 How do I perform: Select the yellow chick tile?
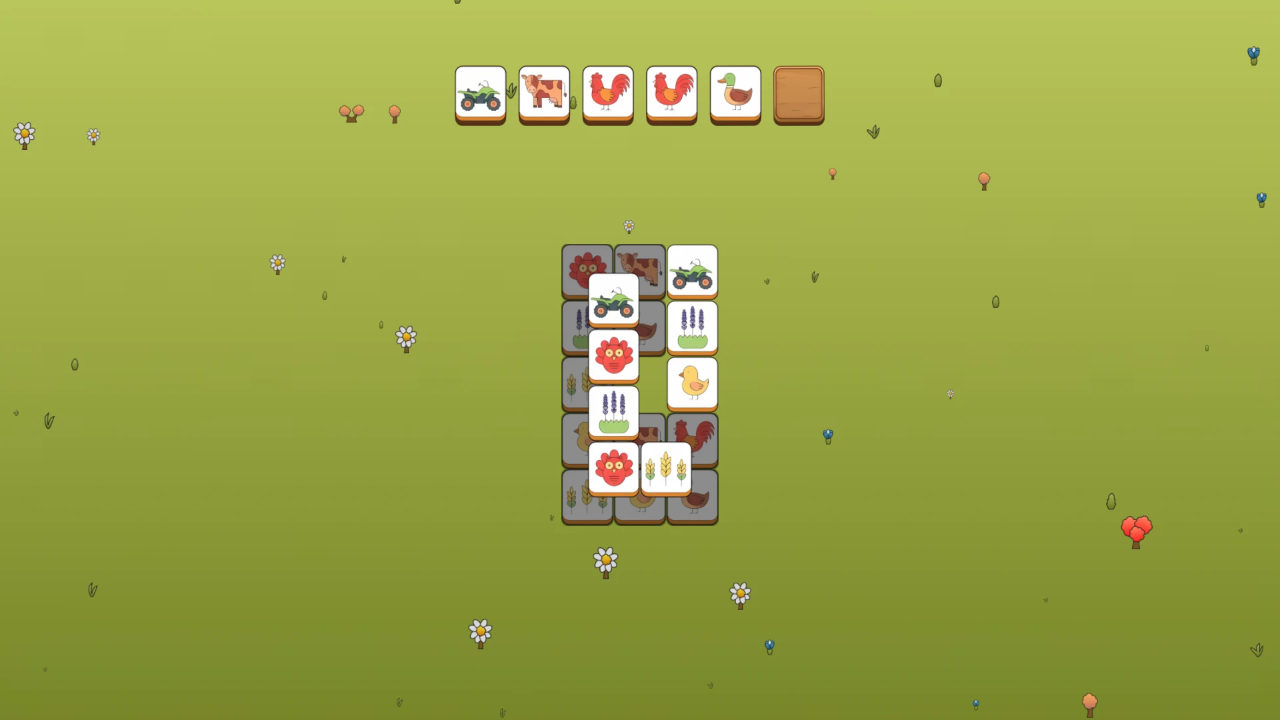click(x=692, y=382)
